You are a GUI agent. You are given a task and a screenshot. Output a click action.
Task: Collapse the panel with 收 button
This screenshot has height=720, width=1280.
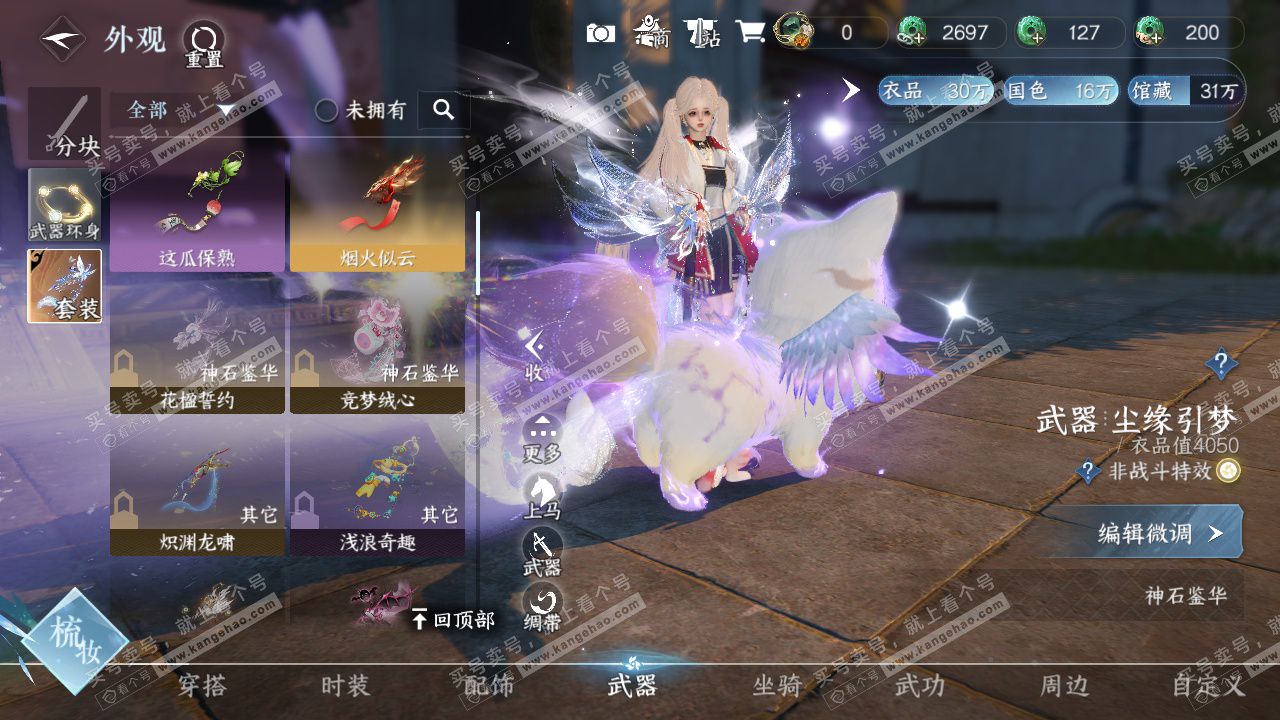pos(535,354)
